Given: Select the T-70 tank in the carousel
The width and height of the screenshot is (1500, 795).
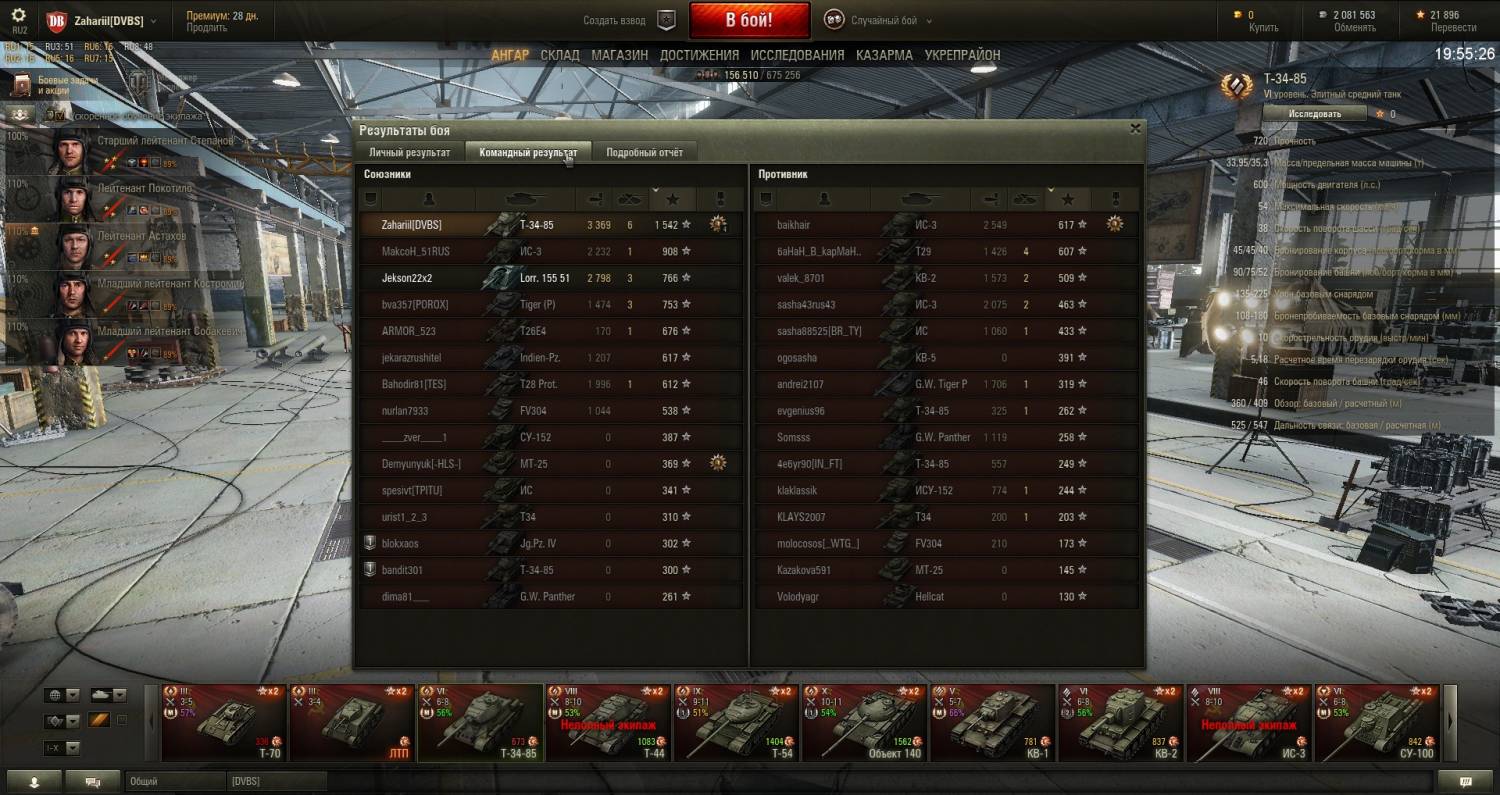Looking at the screenshot, I should pos(224,722).
